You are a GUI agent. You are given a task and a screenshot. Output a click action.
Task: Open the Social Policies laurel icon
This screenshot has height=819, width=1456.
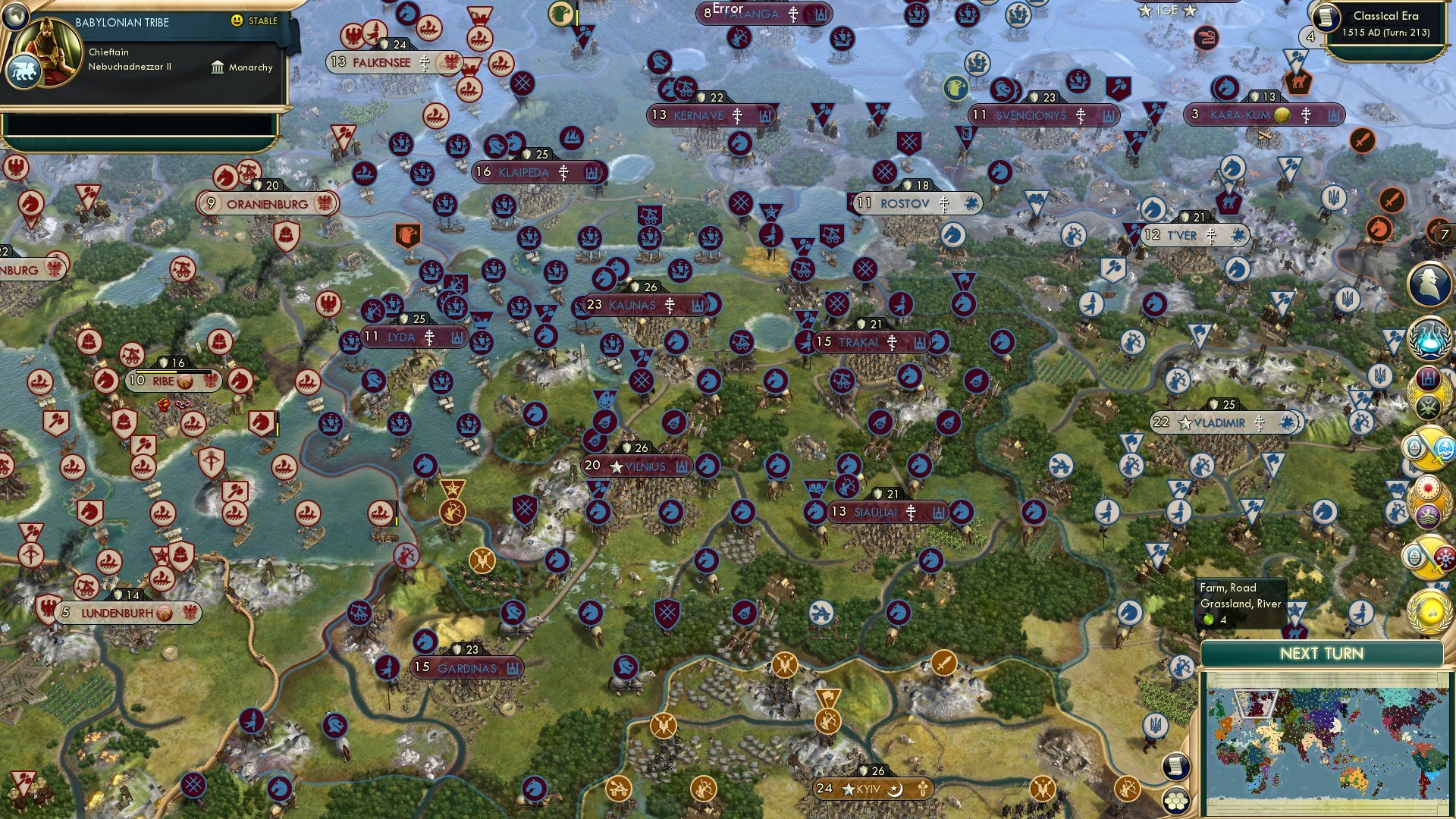pos(1431,390)
